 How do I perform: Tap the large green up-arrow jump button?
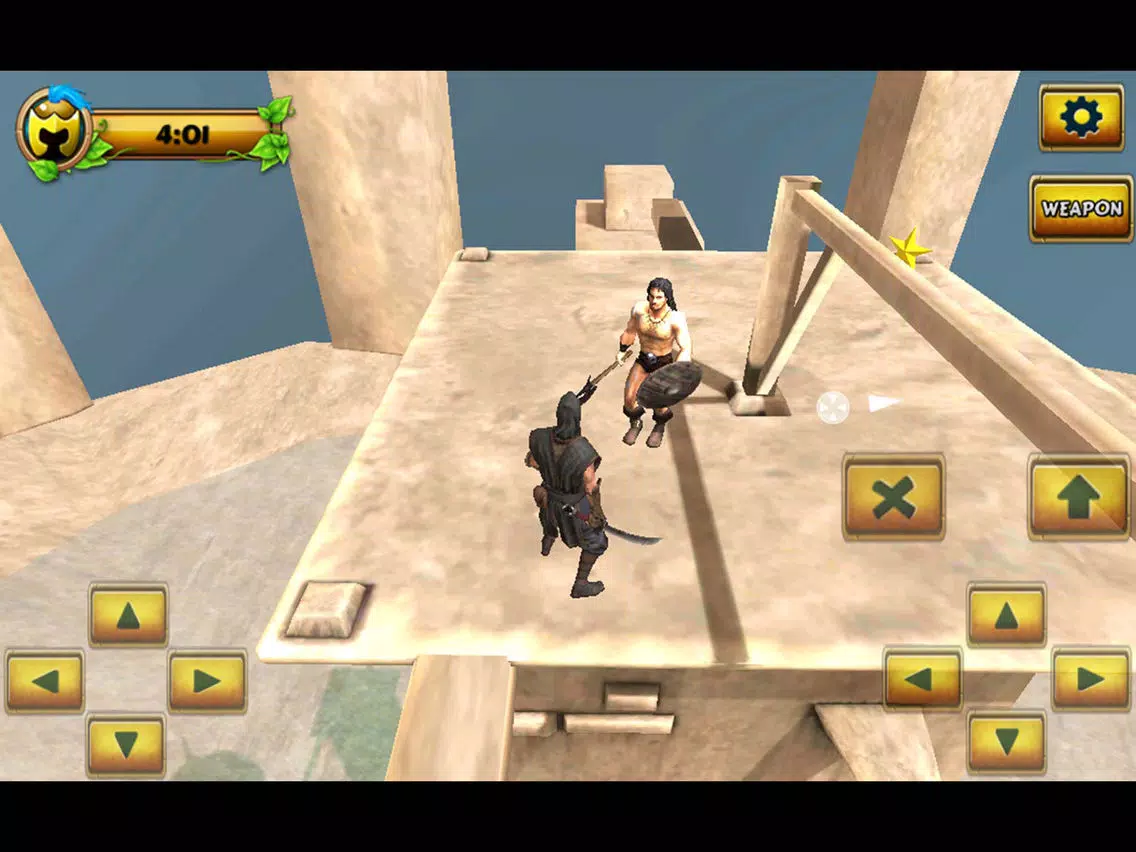[1079, 497]
